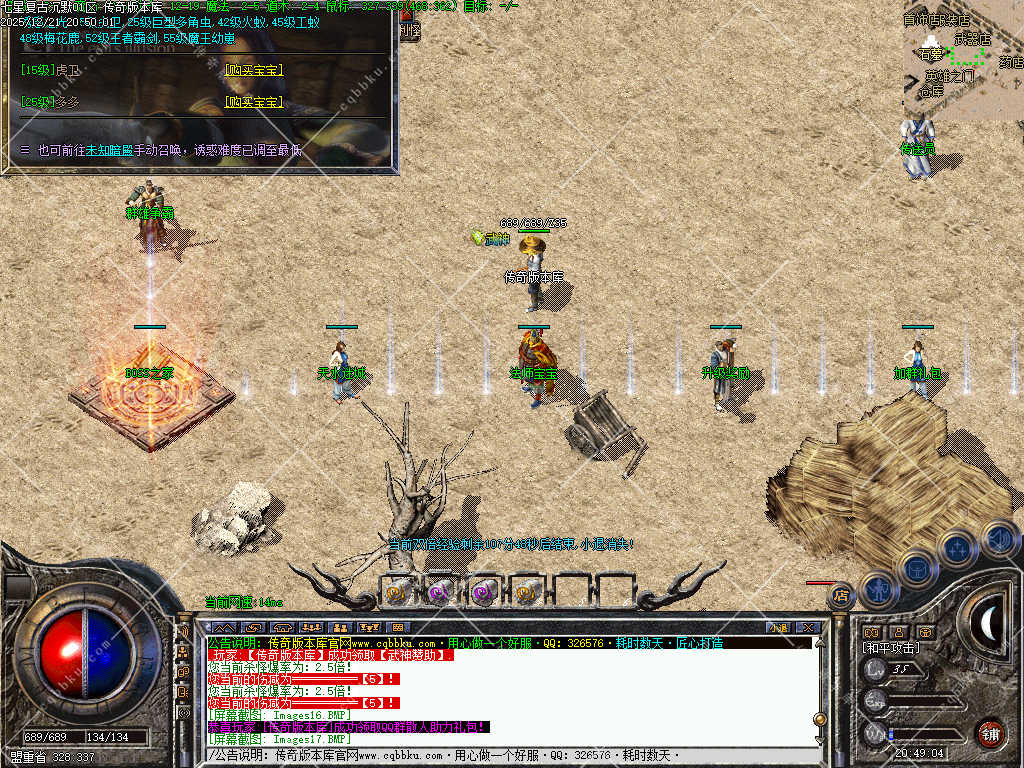Toggle the 和平攻击 attack mode label
The width and height of the screenshot is (1024, 768).
point(893,648)
